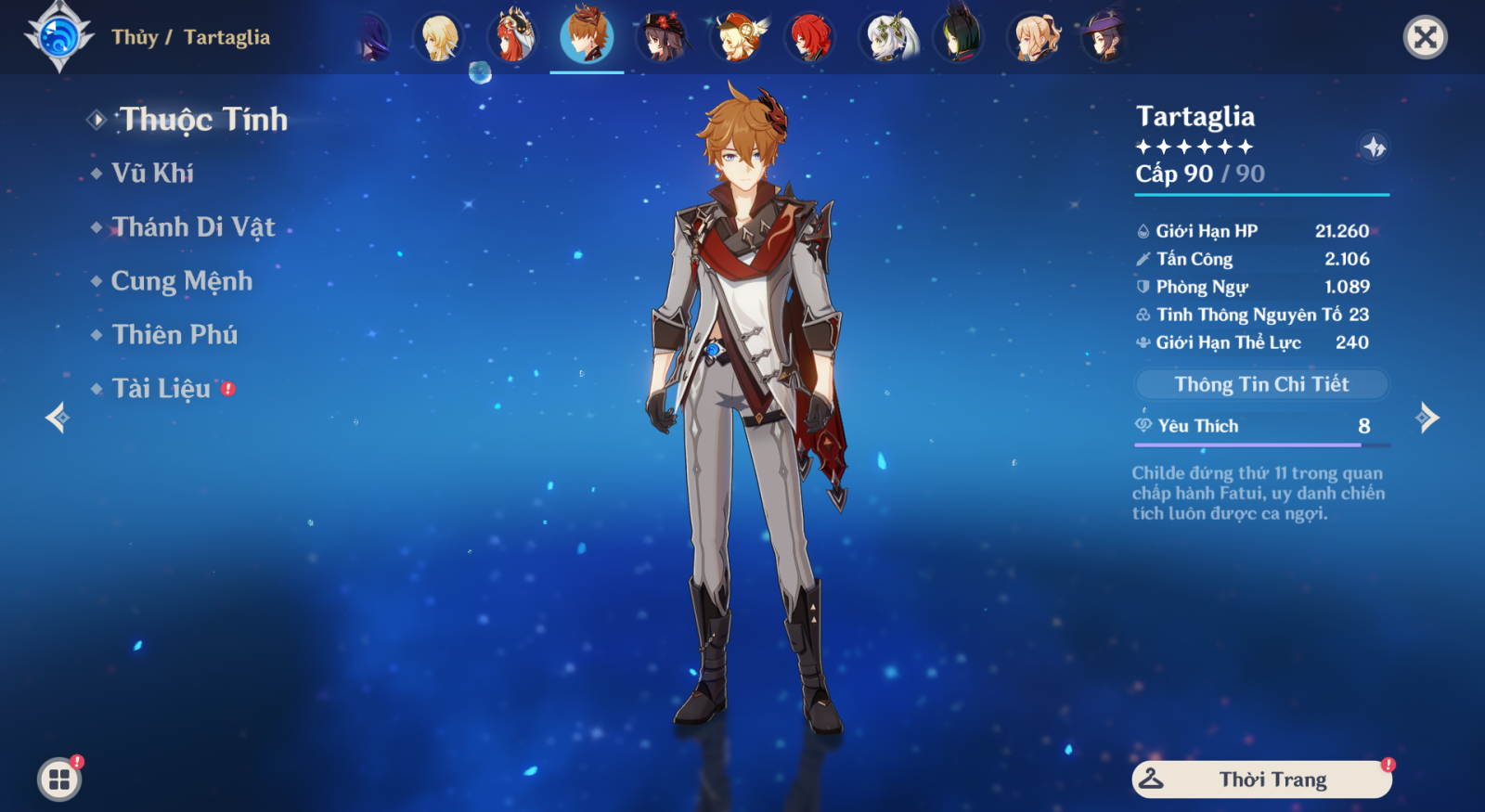
Task: Choose Nilou's character portrait
Action: tap(513, 37)
